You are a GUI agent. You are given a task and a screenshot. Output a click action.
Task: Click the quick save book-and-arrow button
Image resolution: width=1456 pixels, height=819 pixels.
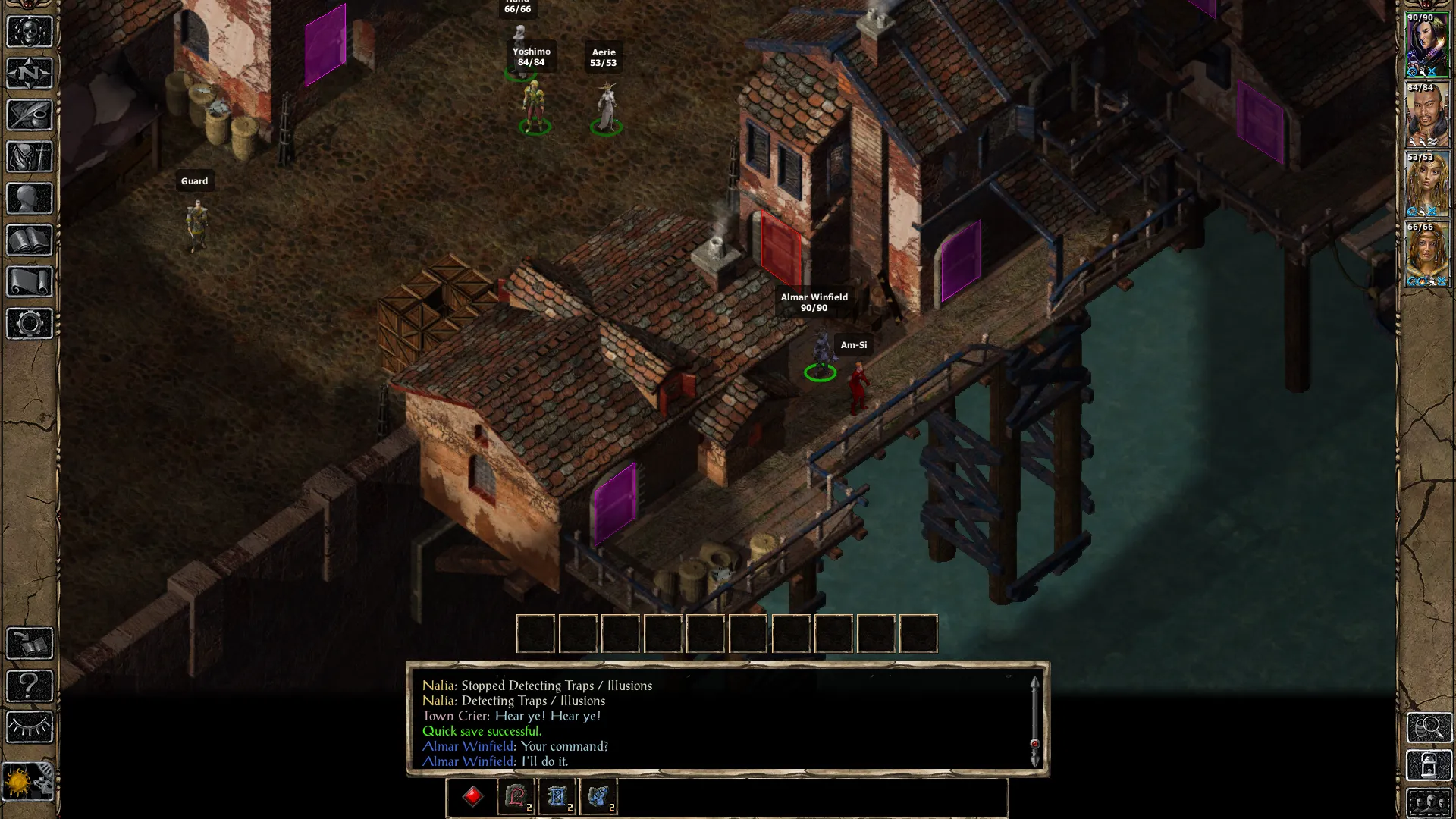point(30,644)
